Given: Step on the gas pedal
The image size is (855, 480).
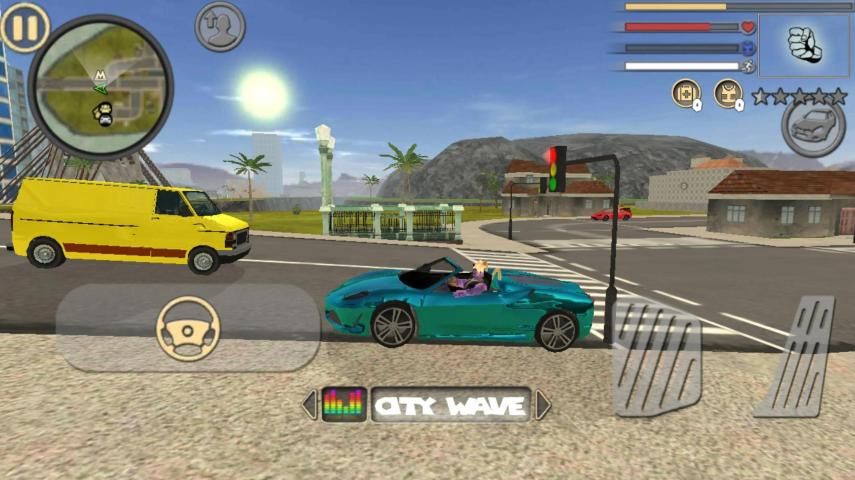Looking at the screenshot, I should pyautogui.click(x=797, y=355).
